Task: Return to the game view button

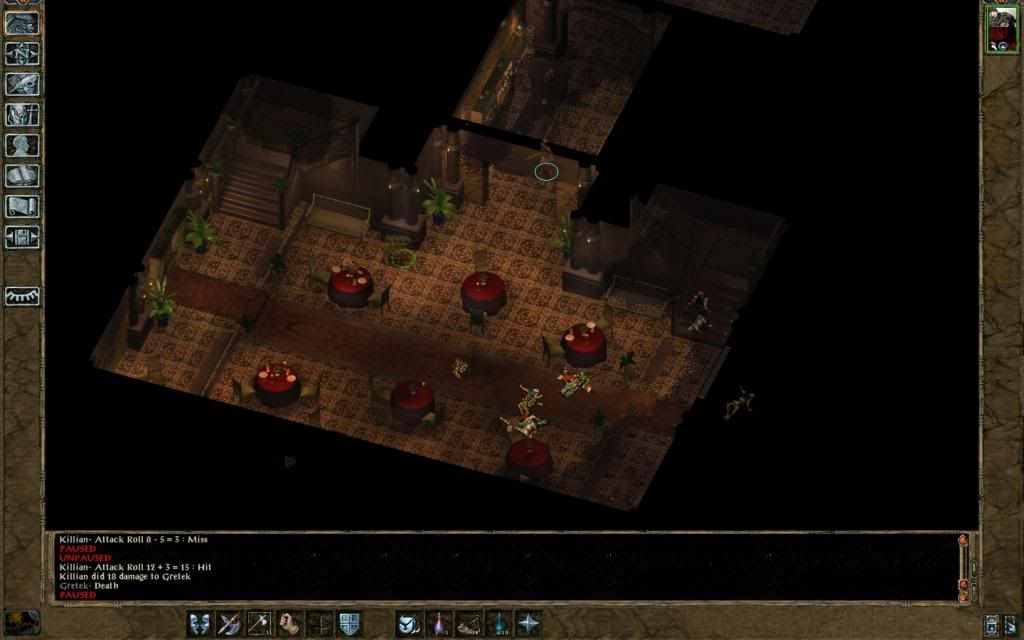Action: click(22, 23)
